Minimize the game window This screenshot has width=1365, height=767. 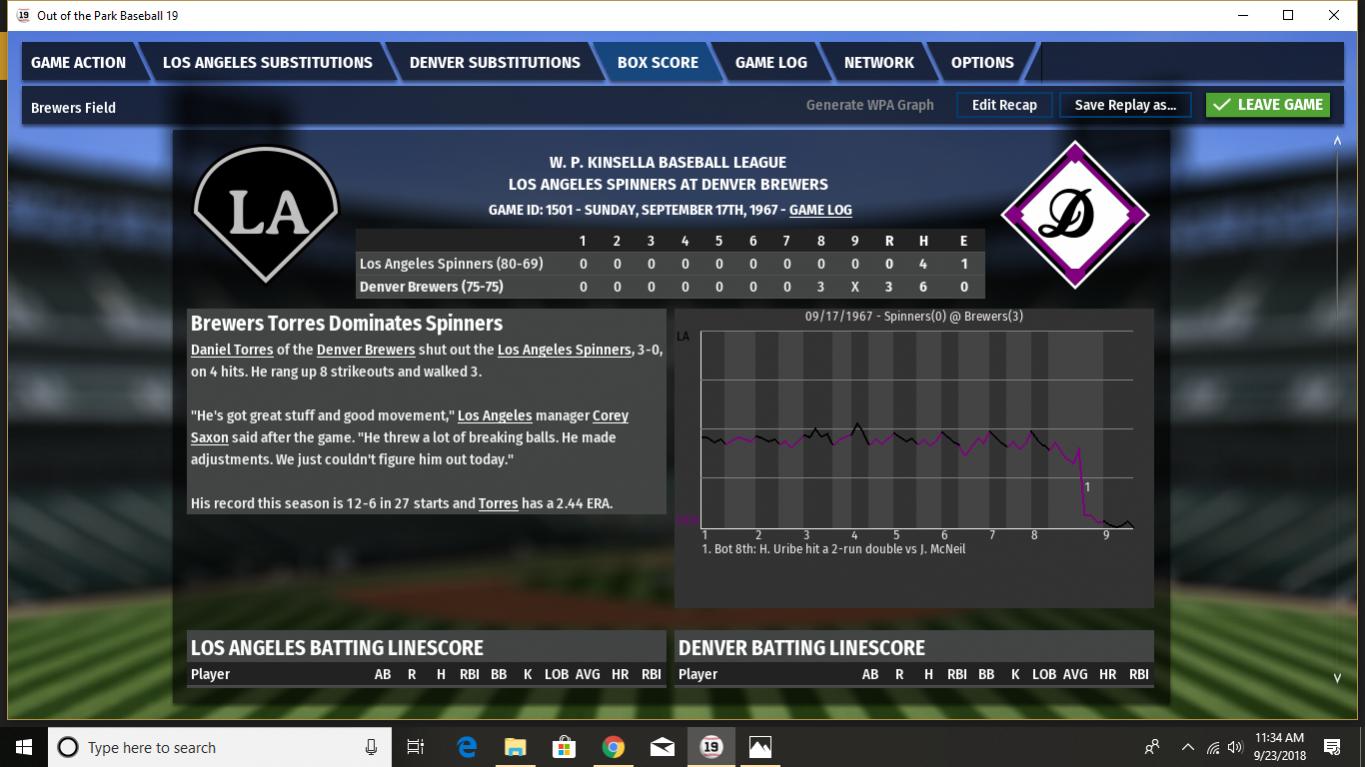click(x=1243, y=16)
